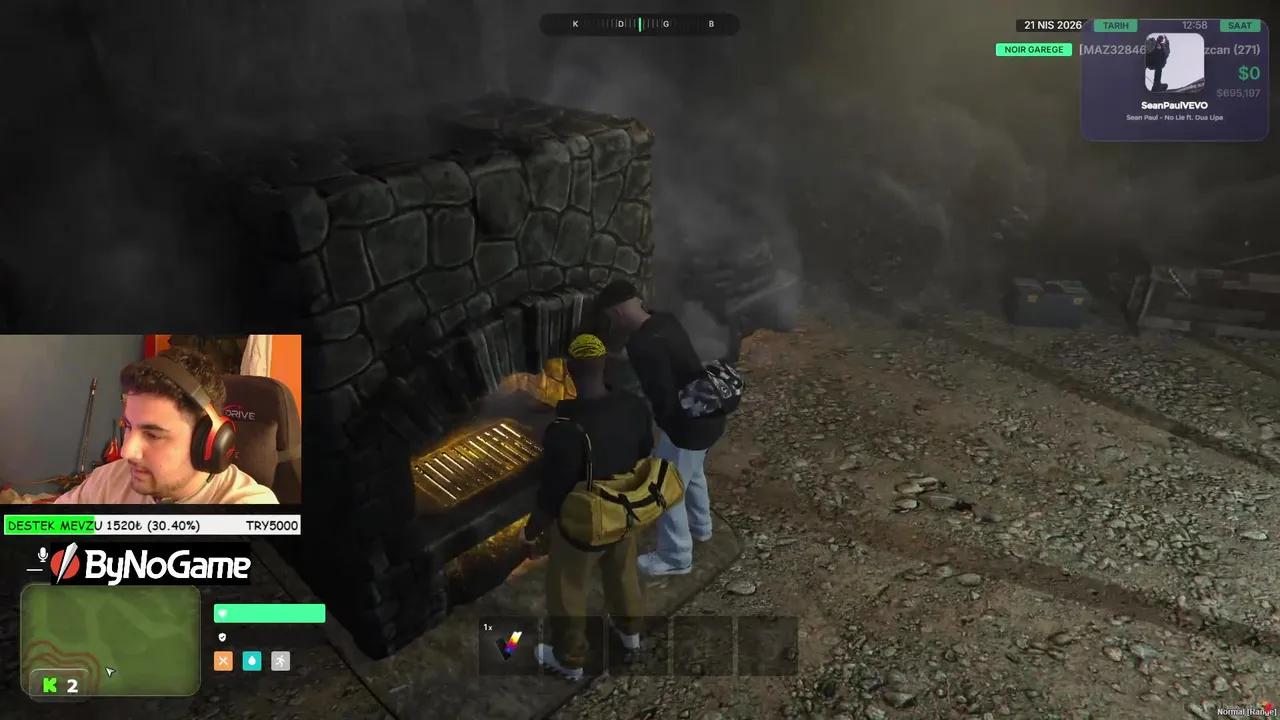
Task: Click the orange hunger utensils icon
Action: point(223,661)
